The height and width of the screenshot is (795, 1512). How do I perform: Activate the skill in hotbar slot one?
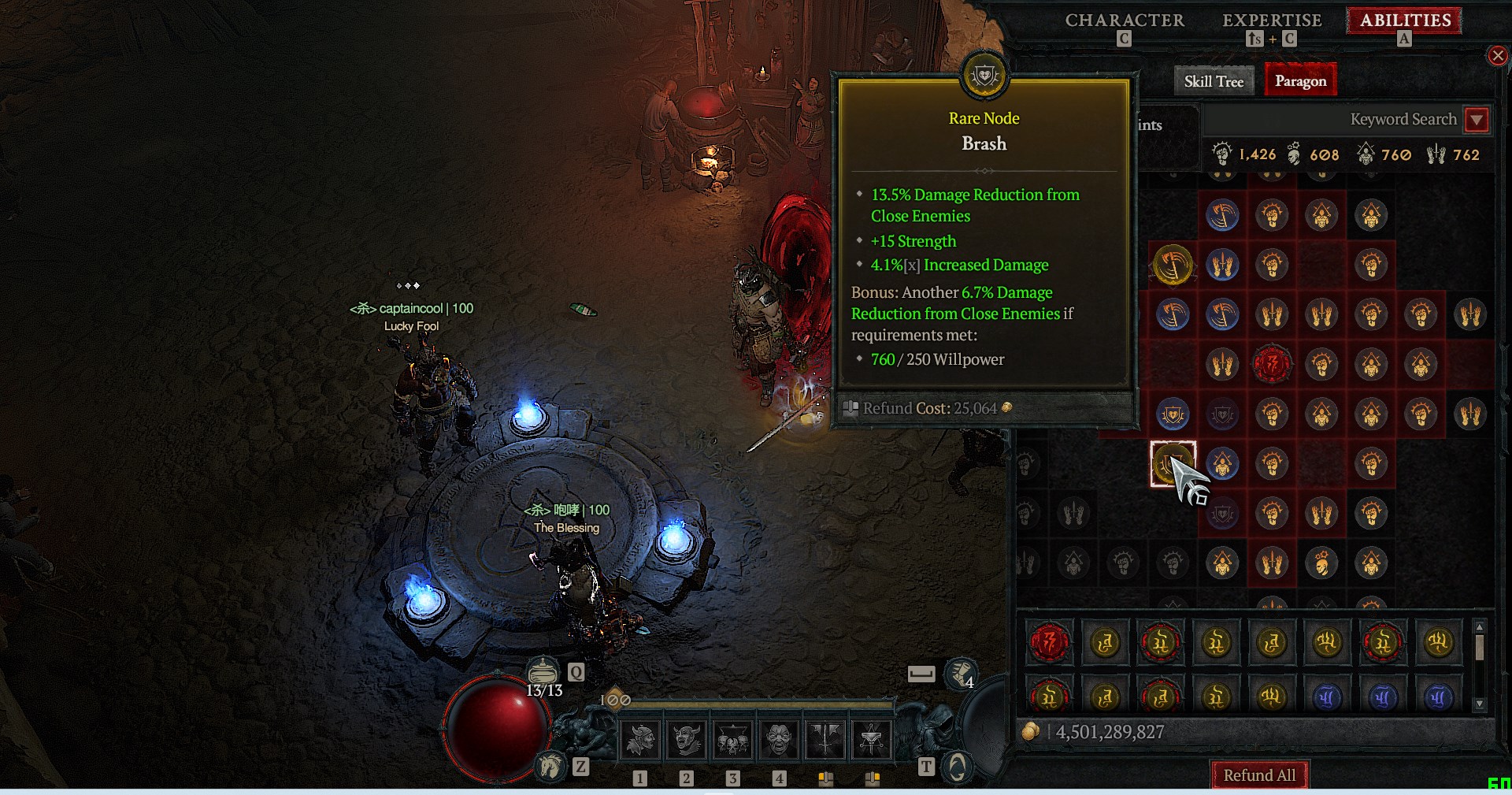click(x=640, y=739)
